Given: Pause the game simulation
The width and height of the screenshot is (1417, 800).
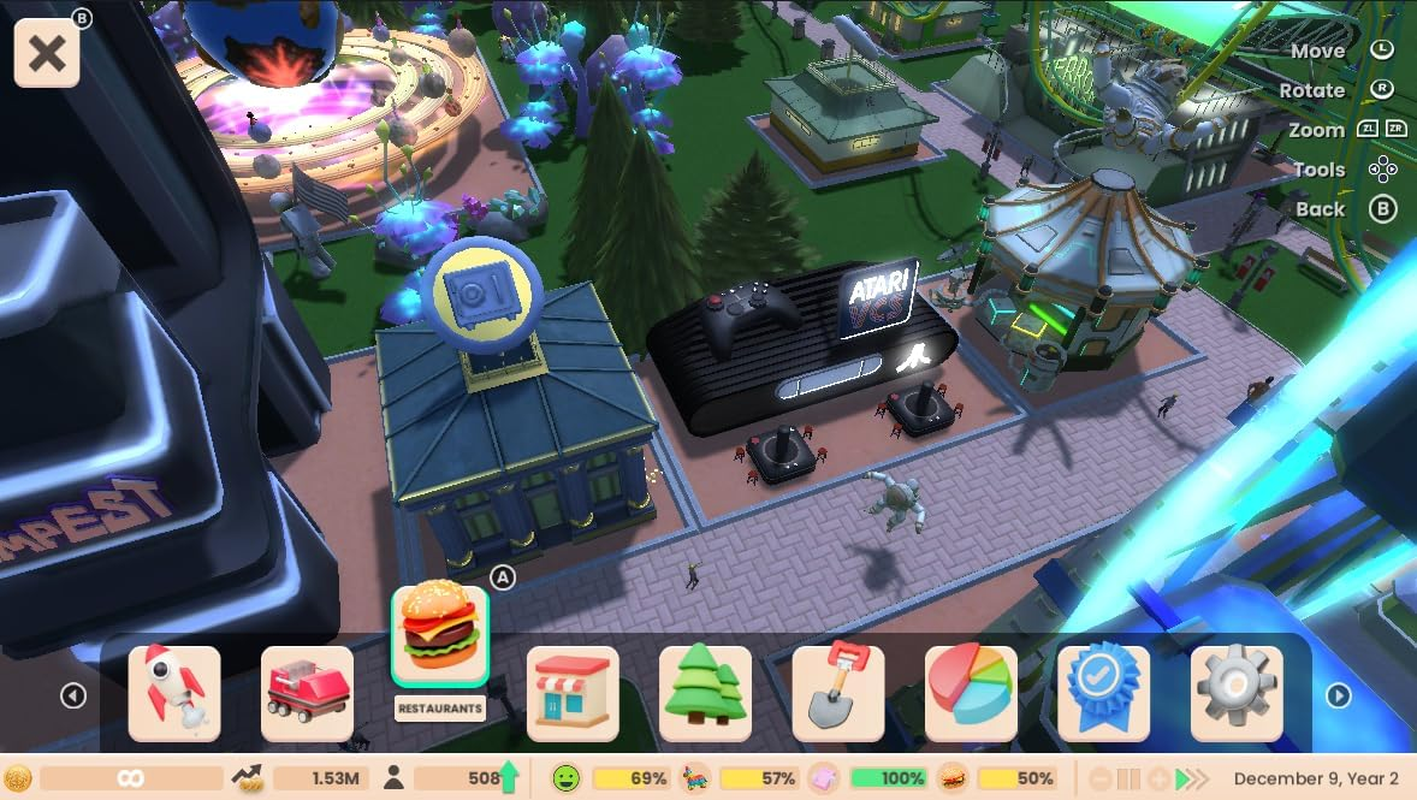Looking at the screenshot, I should click(1128, 778).
